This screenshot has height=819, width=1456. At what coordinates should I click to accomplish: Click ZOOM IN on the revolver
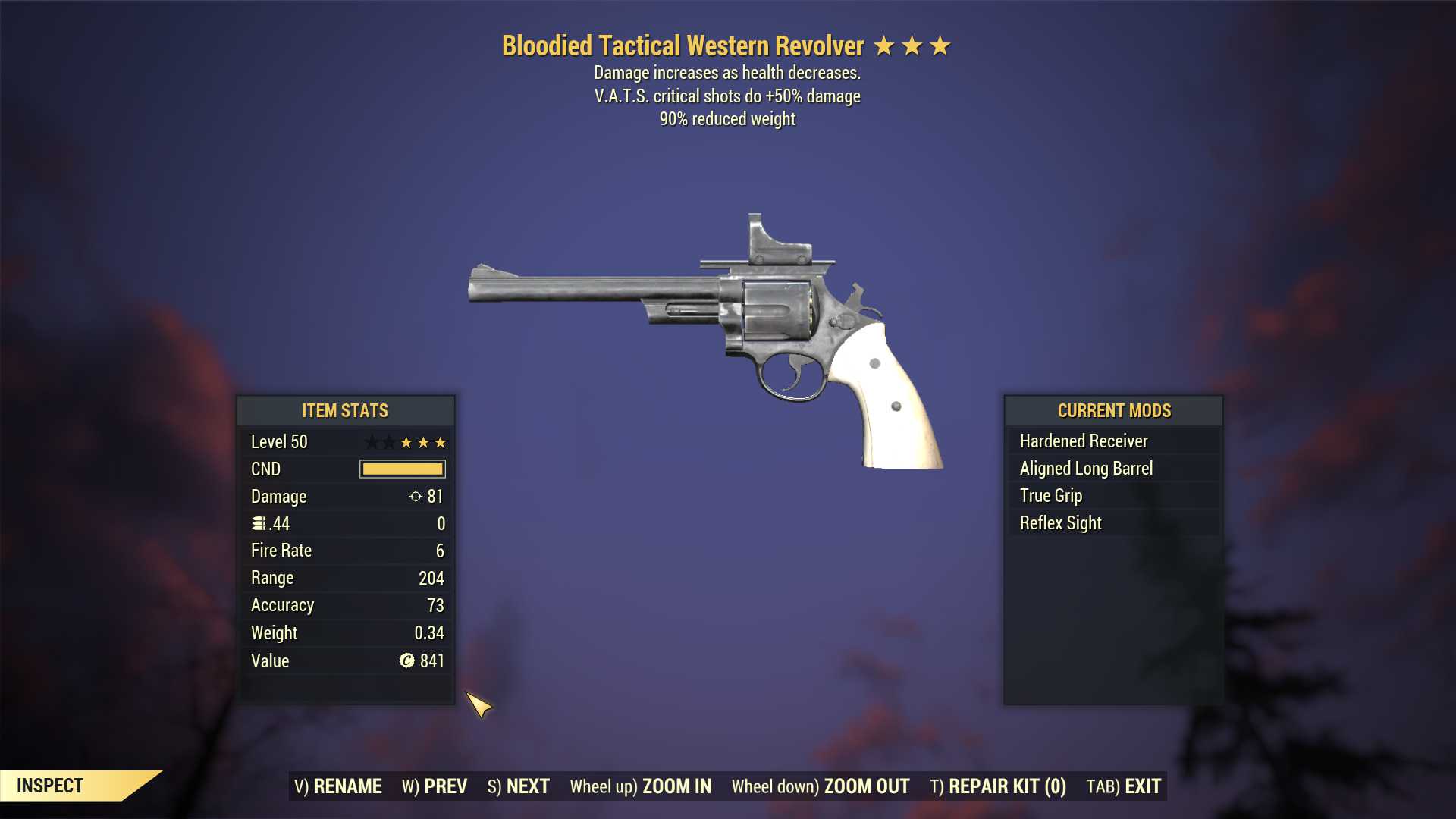click(x=641, y=786)
